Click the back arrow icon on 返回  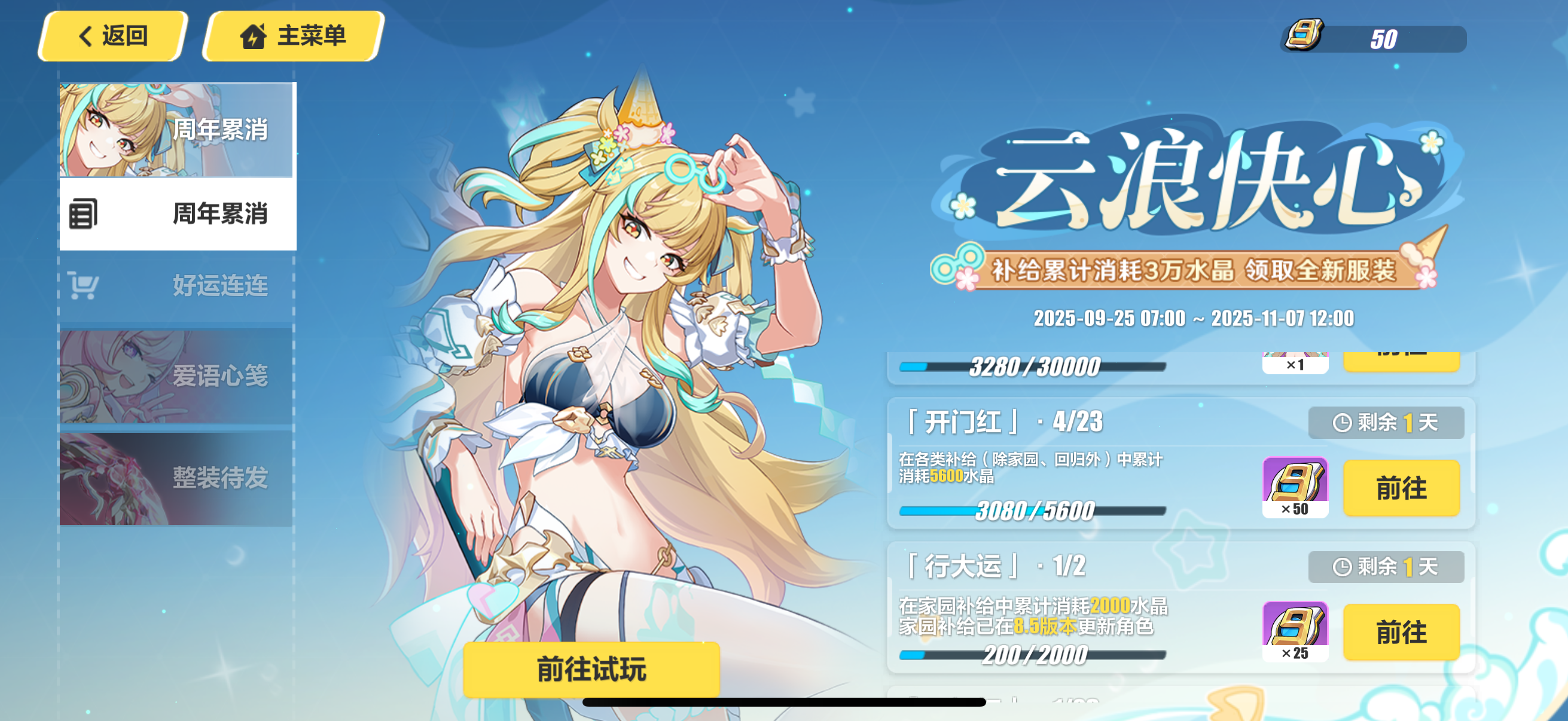85,35
